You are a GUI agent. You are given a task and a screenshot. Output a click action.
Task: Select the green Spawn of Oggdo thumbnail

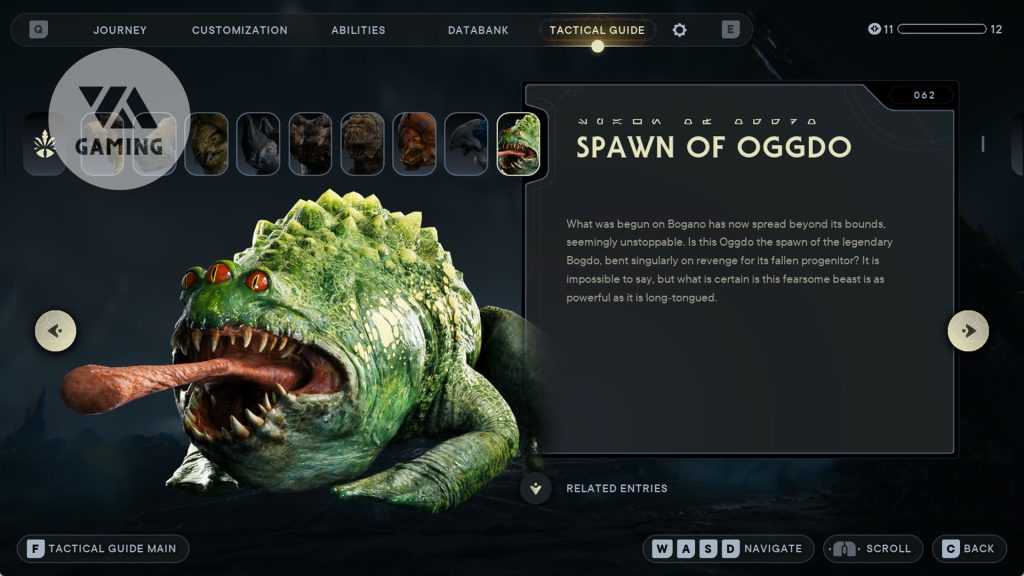click(518, 144)
